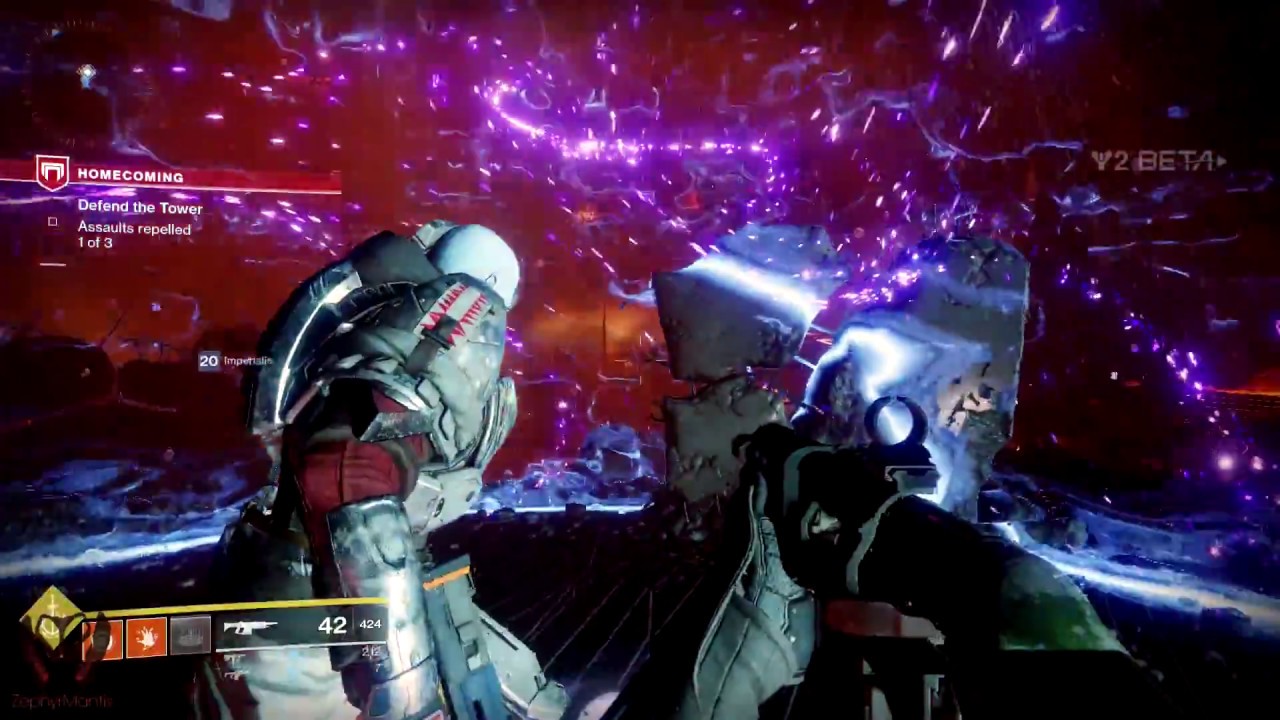1280x720 pixels.
Task: Use the orange flaming hand ability
Action: click(x=148, y=636)
